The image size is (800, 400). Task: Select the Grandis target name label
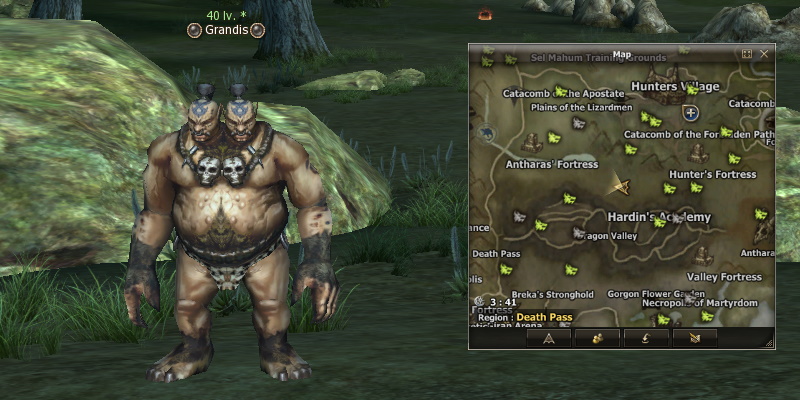tap(225, 30)
